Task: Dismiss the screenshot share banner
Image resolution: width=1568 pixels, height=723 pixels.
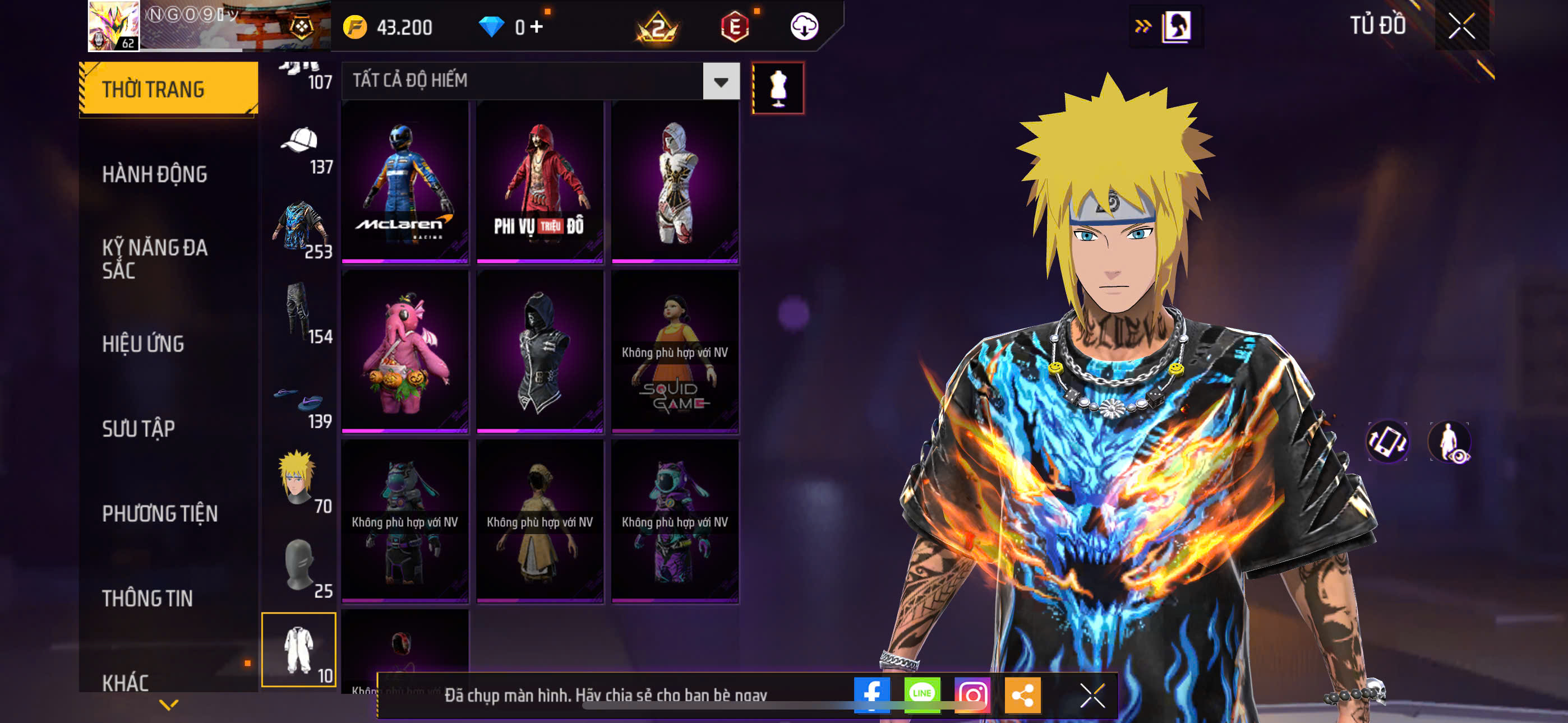Action: tap(1092, 695)
